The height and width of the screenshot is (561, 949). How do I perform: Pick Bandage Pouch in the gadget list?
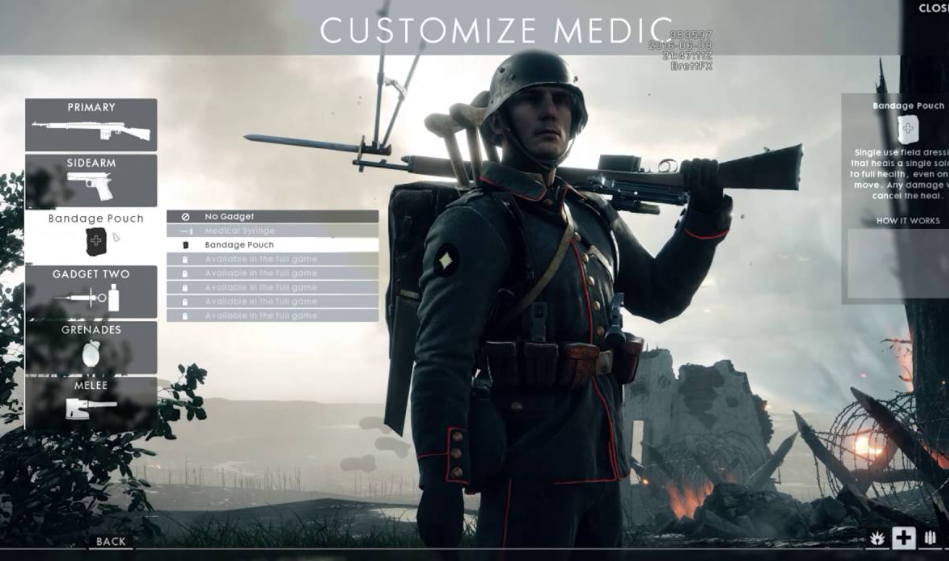click(x=272, y=245)
